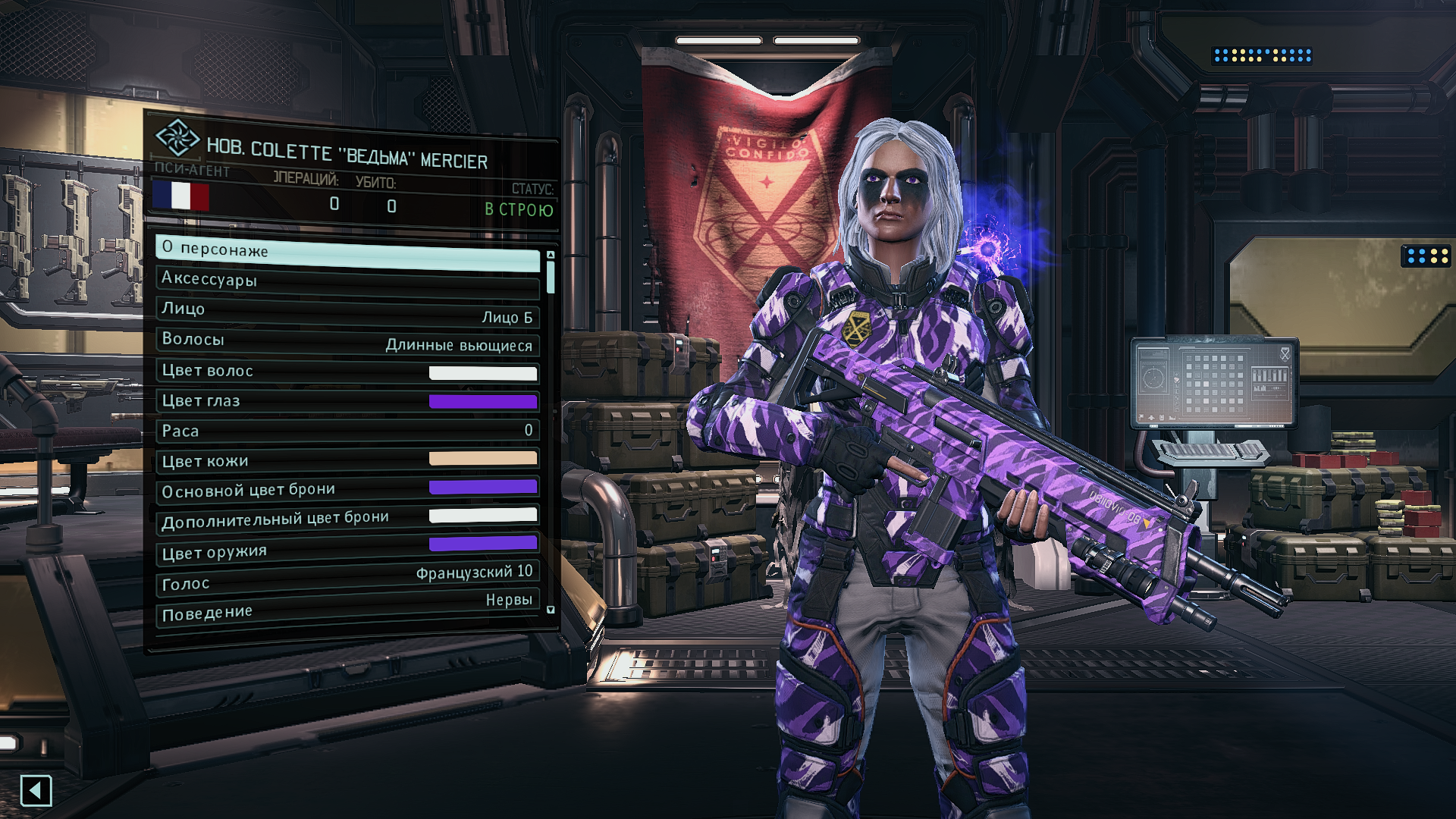
Task: Choose the "Цвет оружия" weapon color
Action: 347,549
